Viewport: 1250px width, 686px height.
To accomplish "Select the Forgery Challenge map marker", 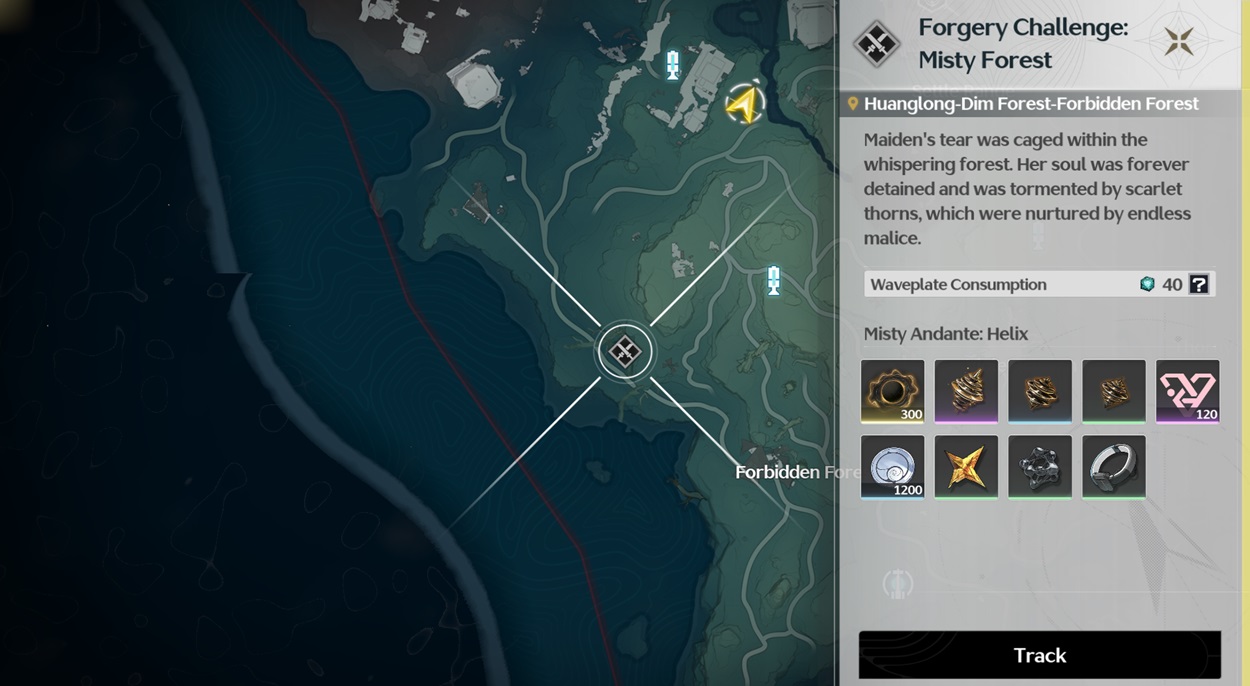I will coord(625,351).
